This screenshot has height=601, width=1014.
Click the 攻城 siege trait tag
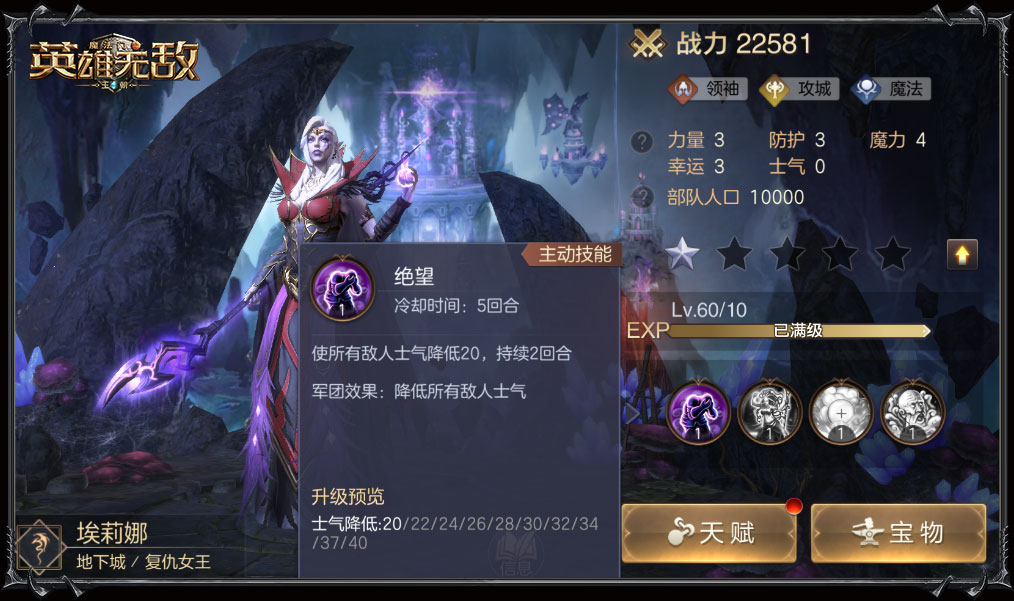799,88
